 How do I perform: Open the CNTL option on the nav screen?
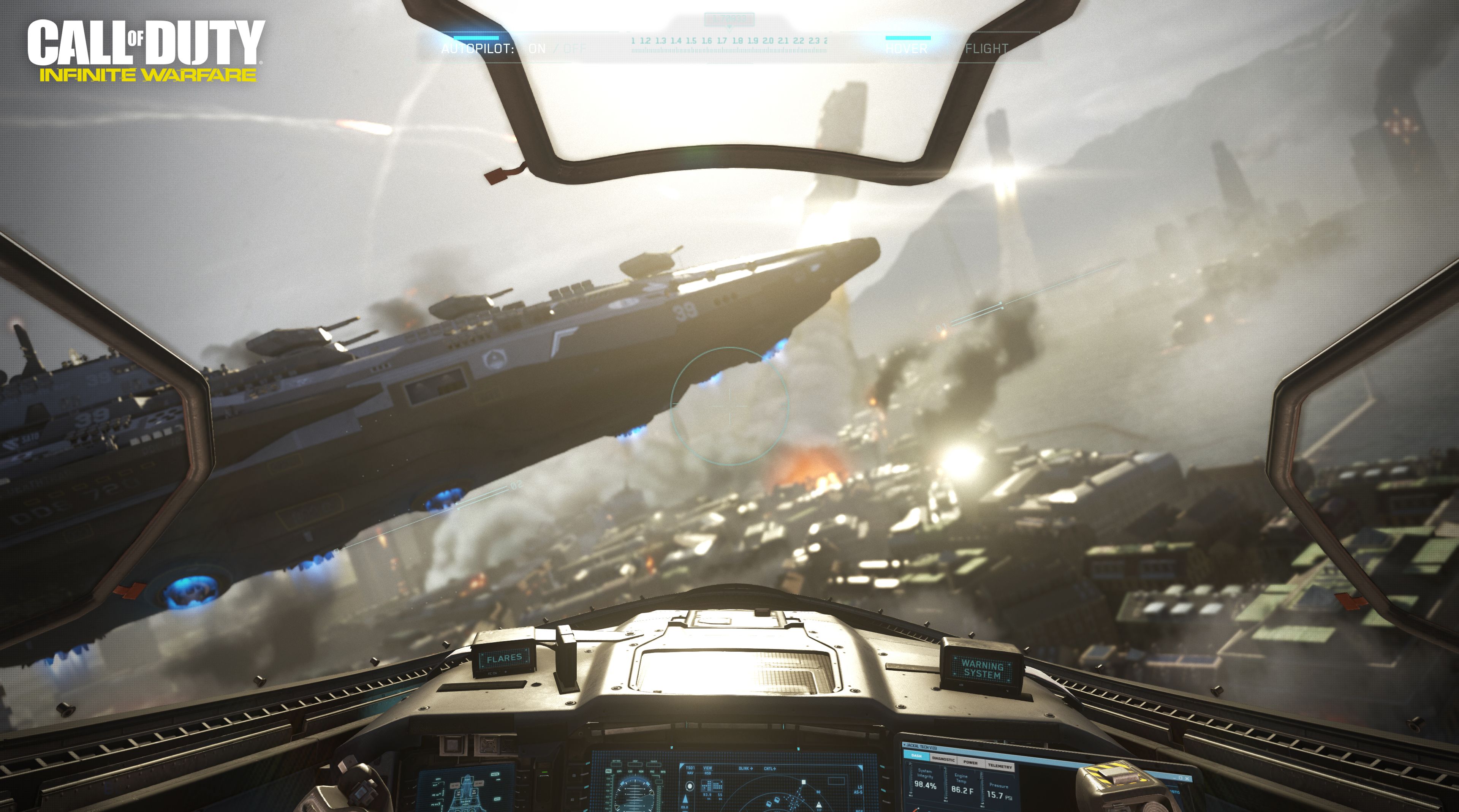coord(770,768)
